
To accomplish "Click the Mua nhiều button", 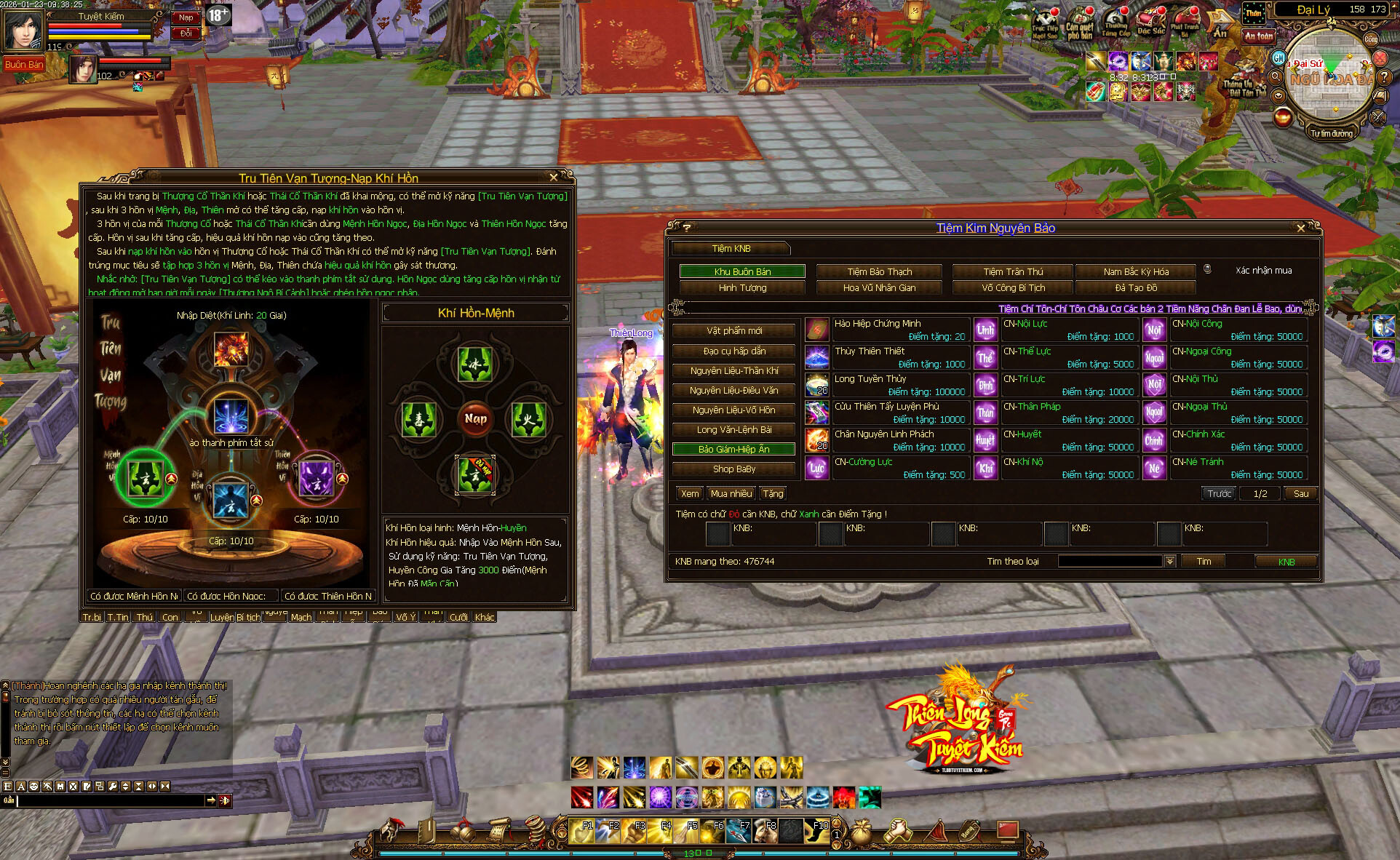I will (x=731, y=493).
